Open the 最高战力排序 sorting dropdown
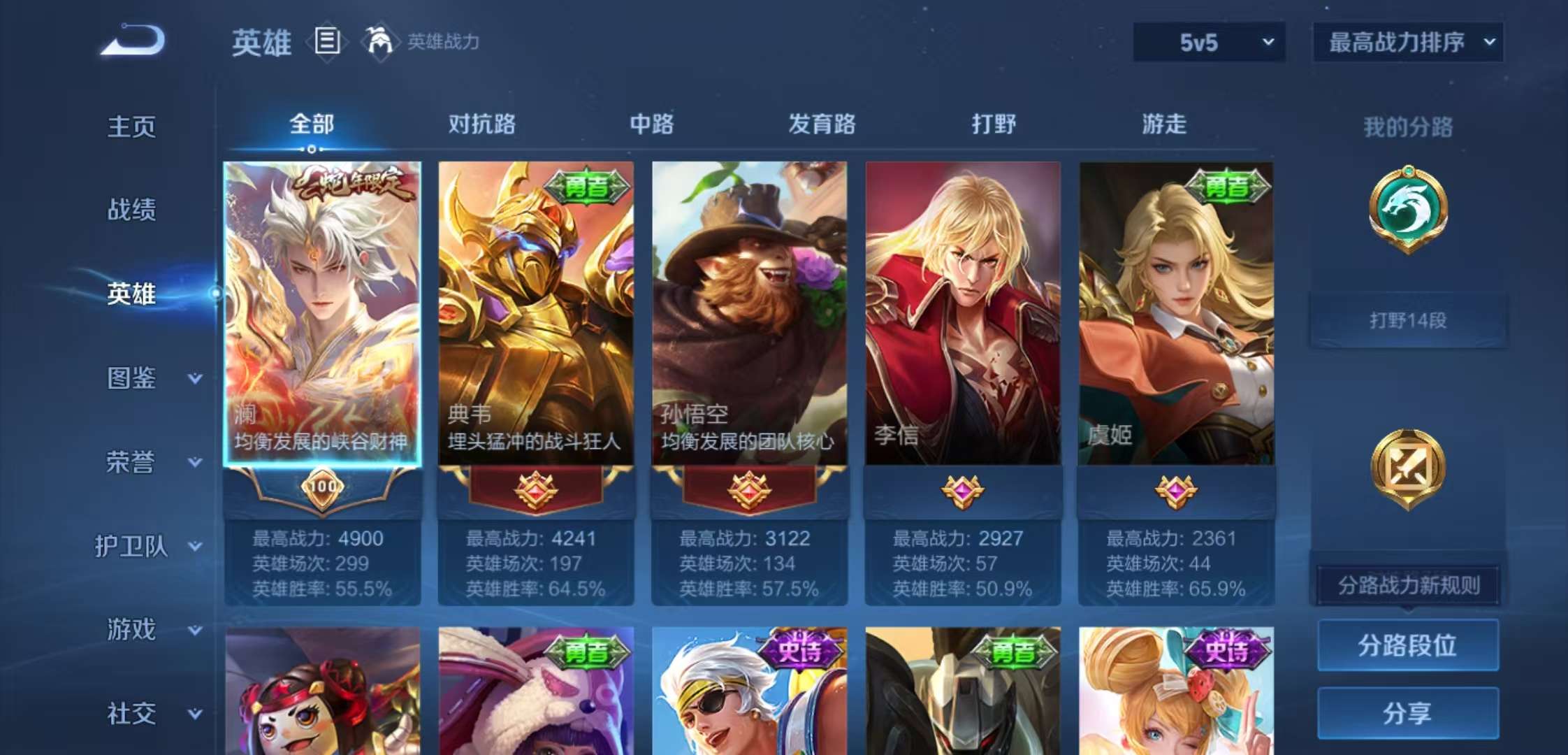Viewport: 1568px width, 755px height. (1405, 42)
